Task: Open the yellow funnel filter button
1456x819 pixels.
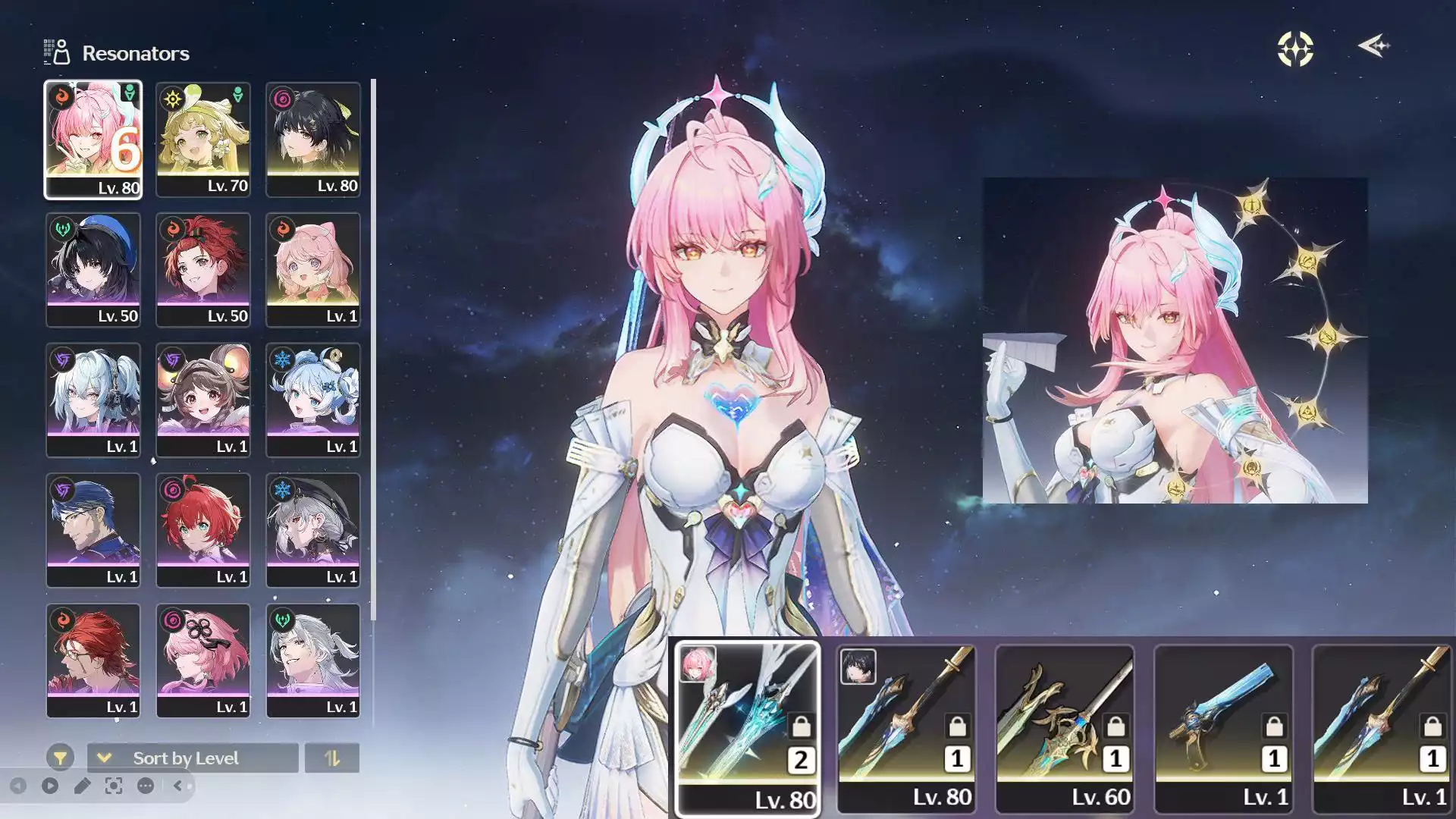Action: 60,758
